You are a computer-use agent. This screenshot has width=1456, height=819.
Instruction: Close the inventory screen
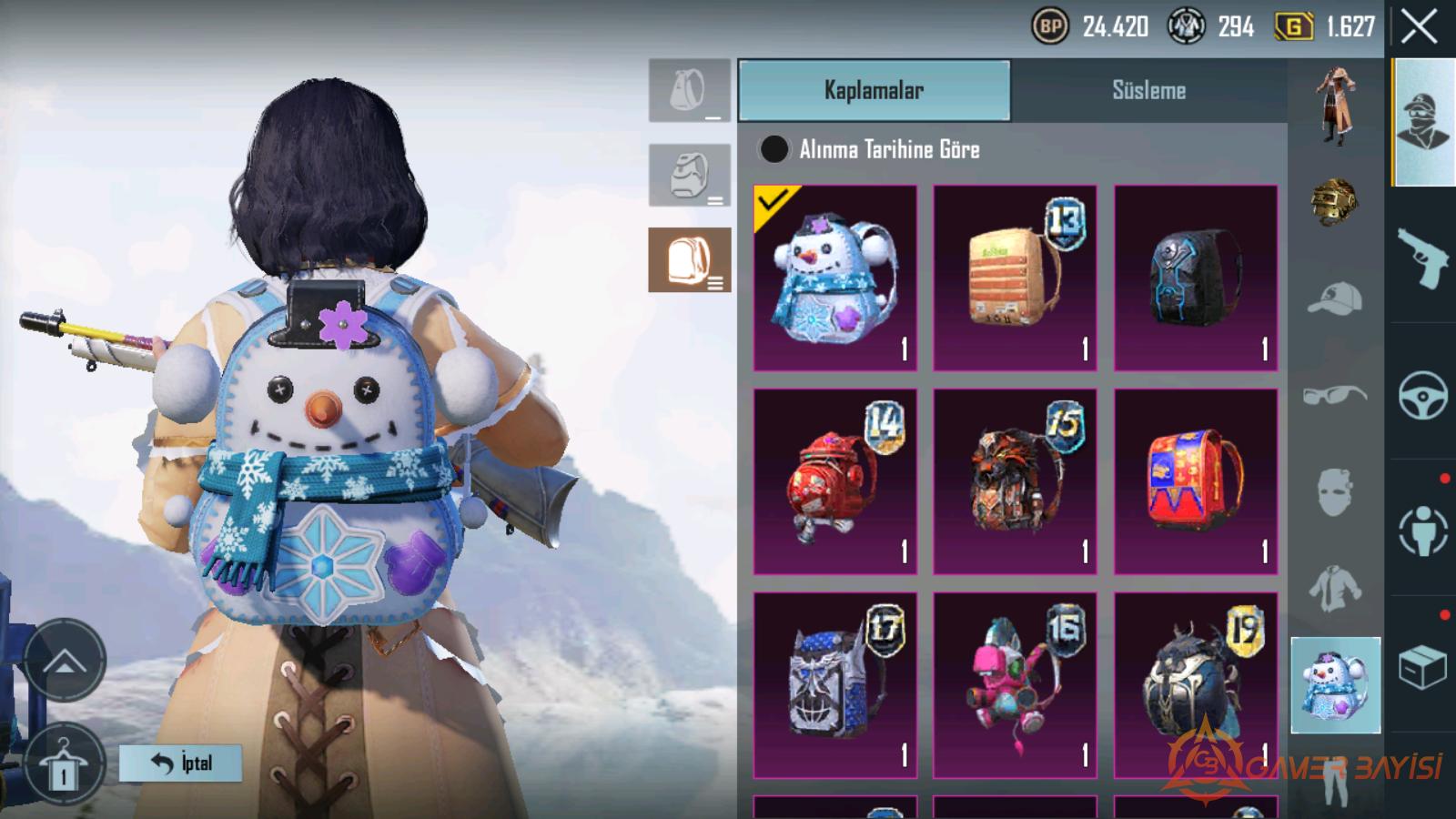click(1419, 27)
